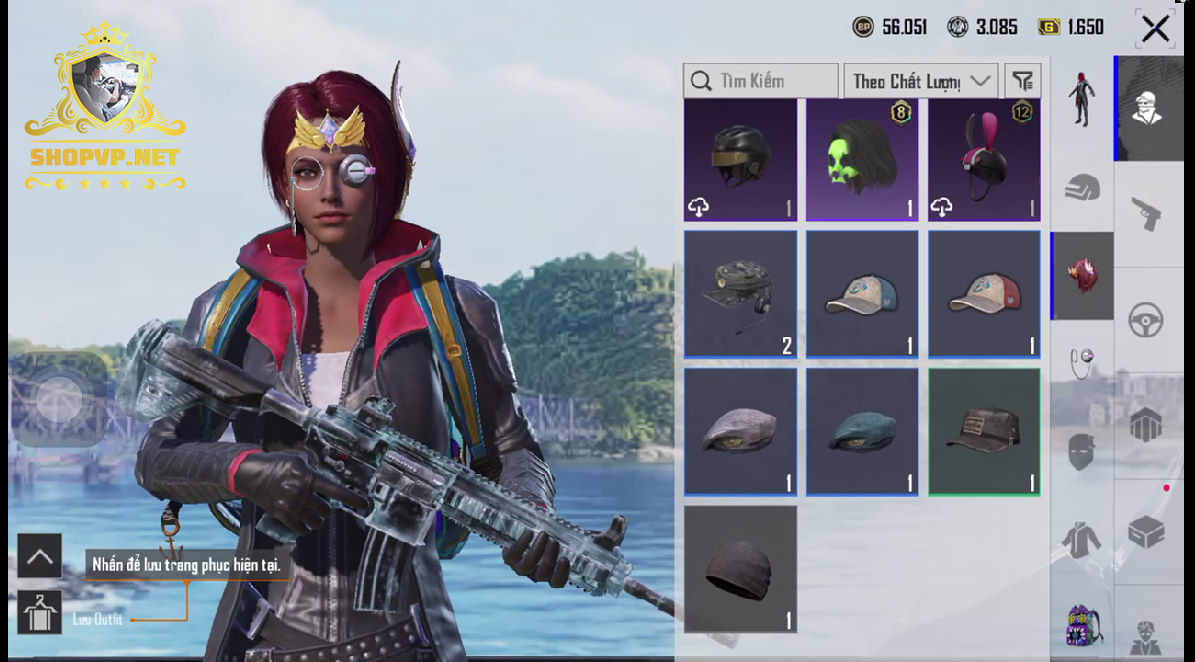1195x662 pixels.
Task: Expand the up-arrow panel button
Action: point(40,556)
